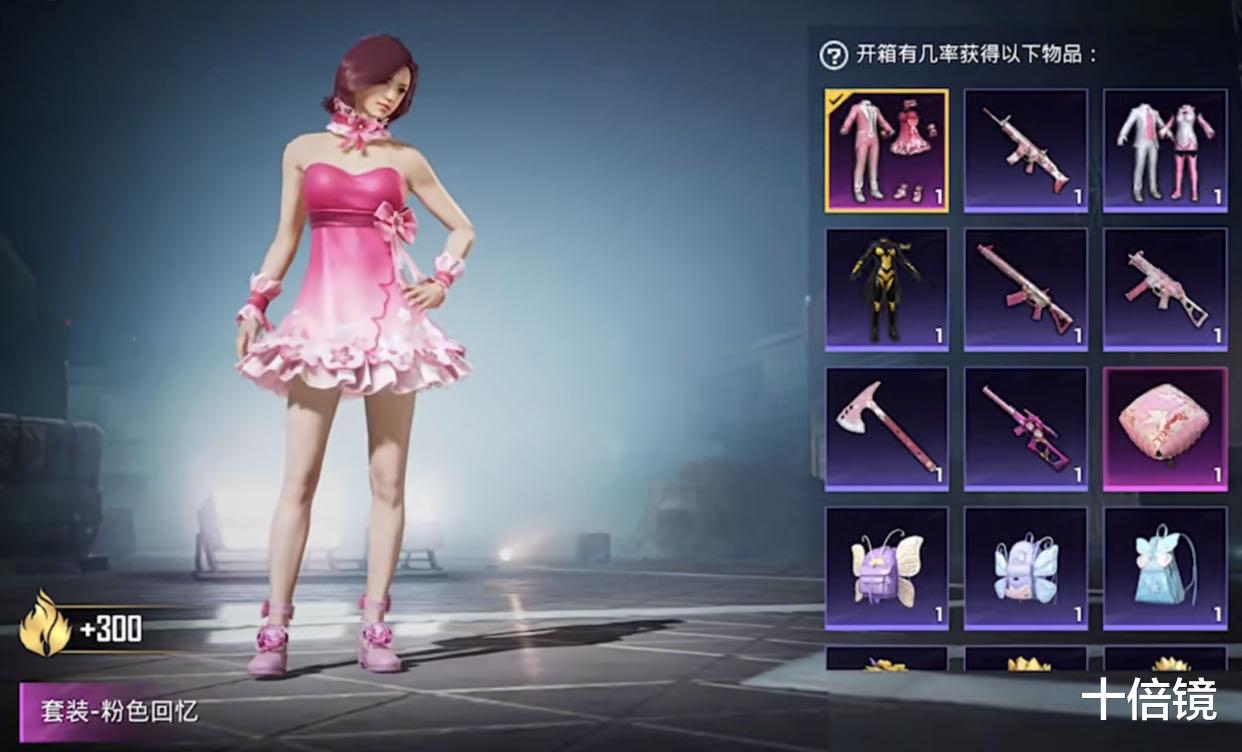Open the question mark drop-rate help
This screenshot has height=752, width=1242.
[x=833, y=55]
